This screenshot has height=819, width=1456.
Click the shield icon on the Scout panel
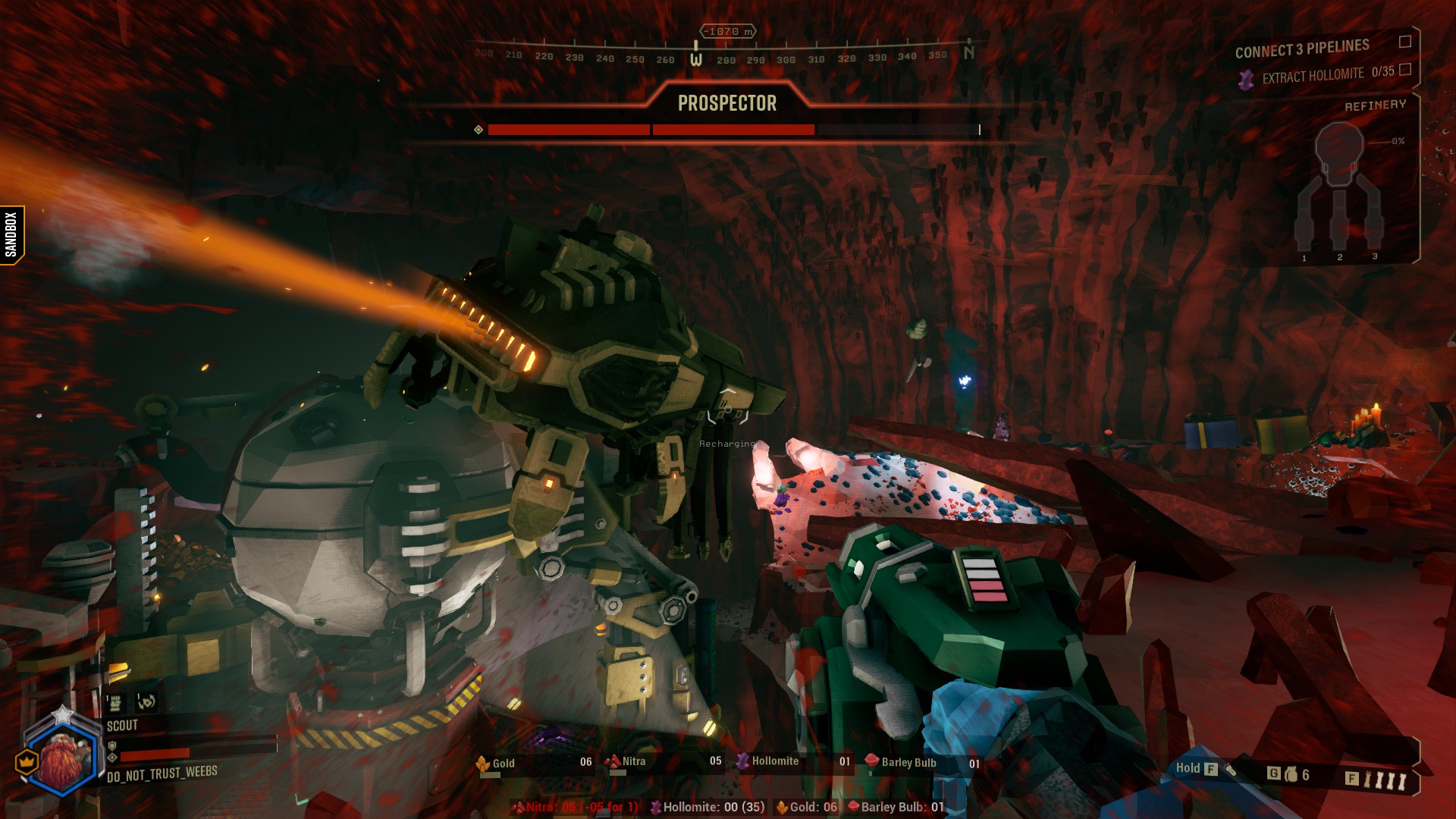(x=112, y=745)
